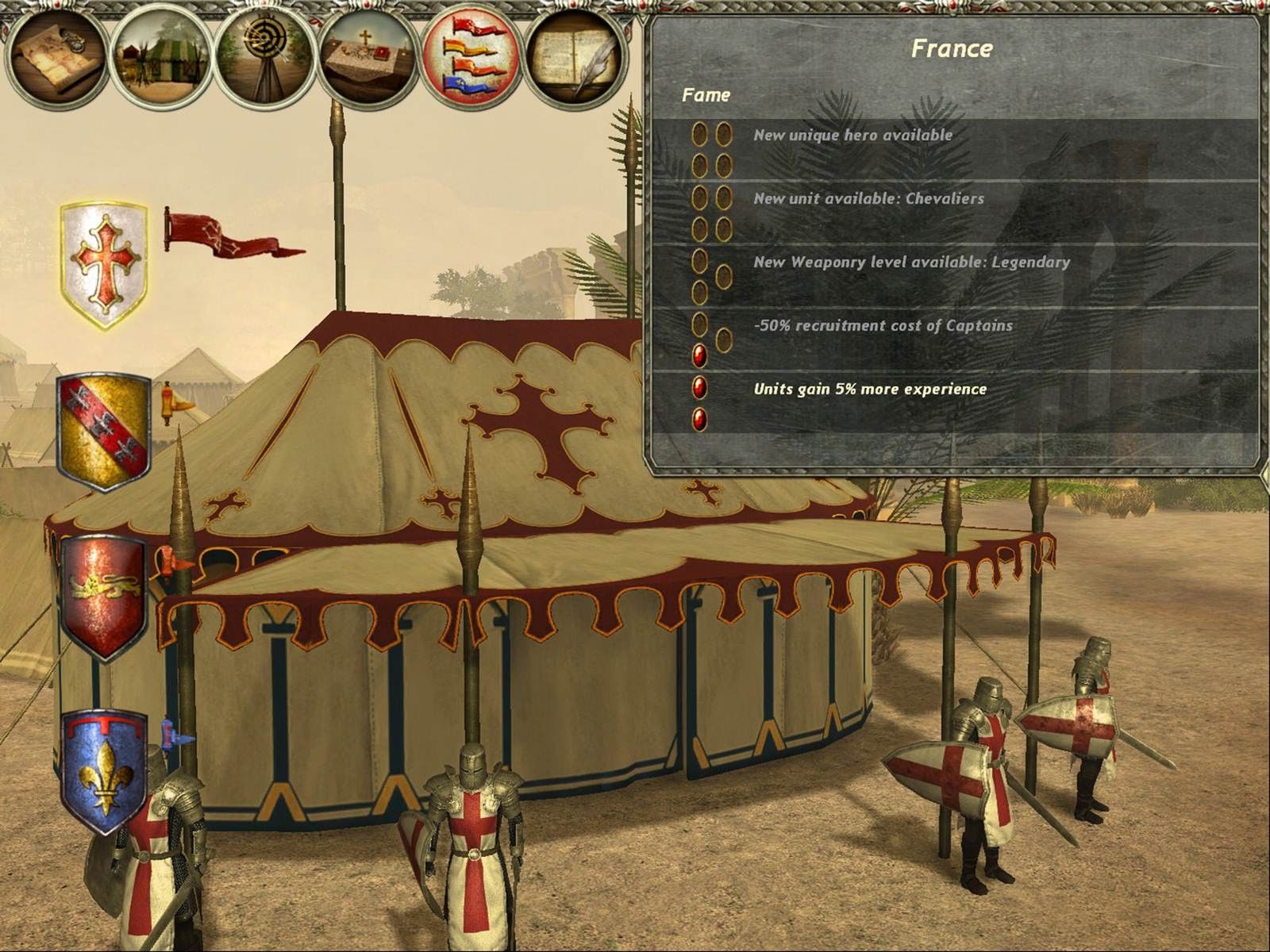Choose the Captains recruitment cost reward
This screenshot has height=952, width=1270.
point(883,326)
